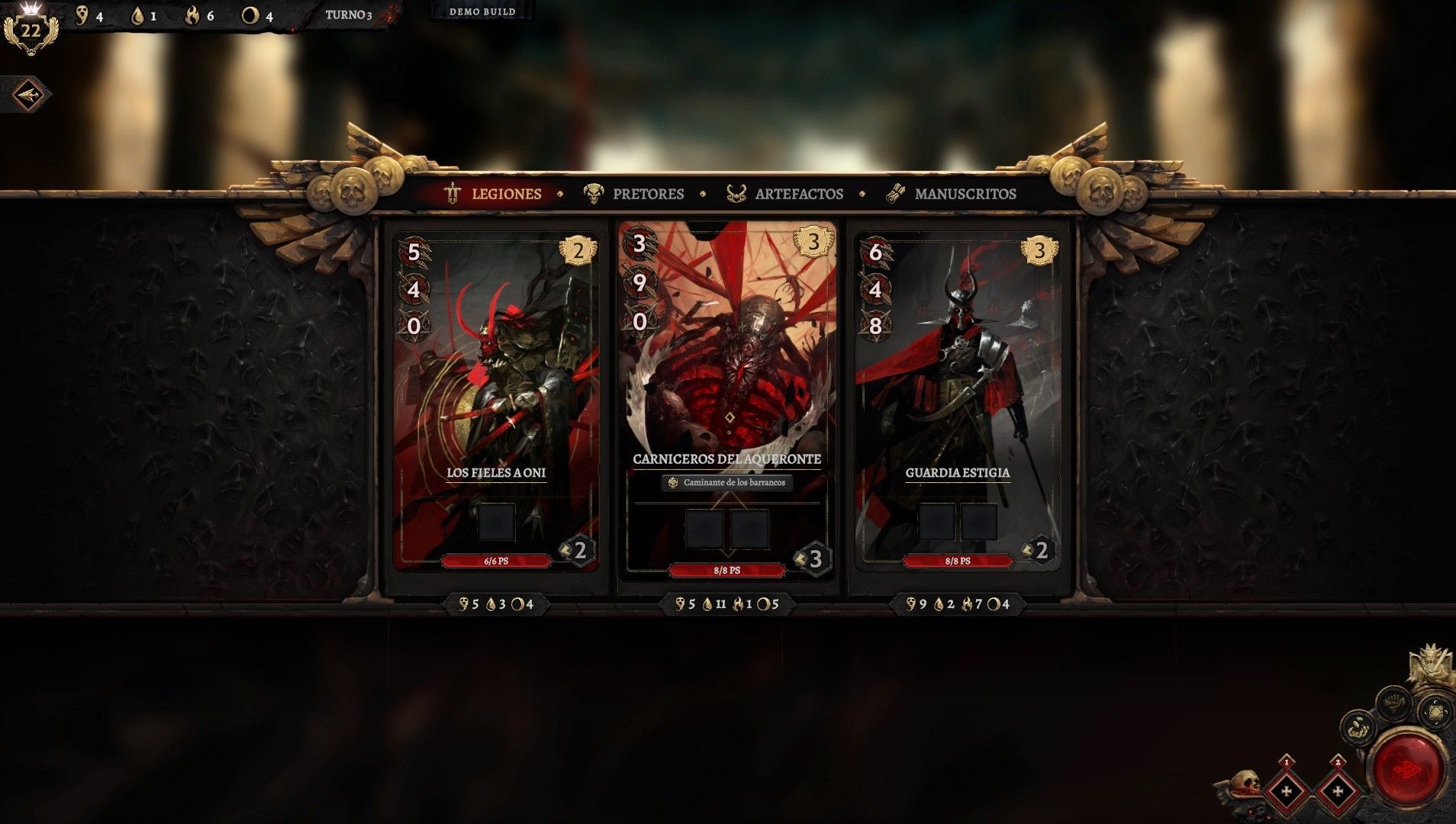
Task: Open the grasping hand round icon
Action: pyautogui.click(x=1358, y=726)
